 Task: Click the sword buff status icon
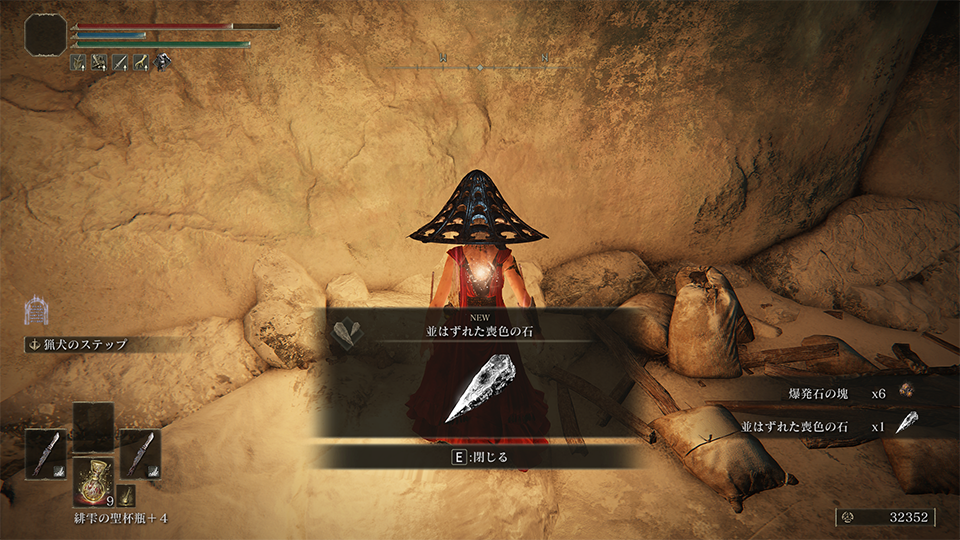tap(119, 62)
